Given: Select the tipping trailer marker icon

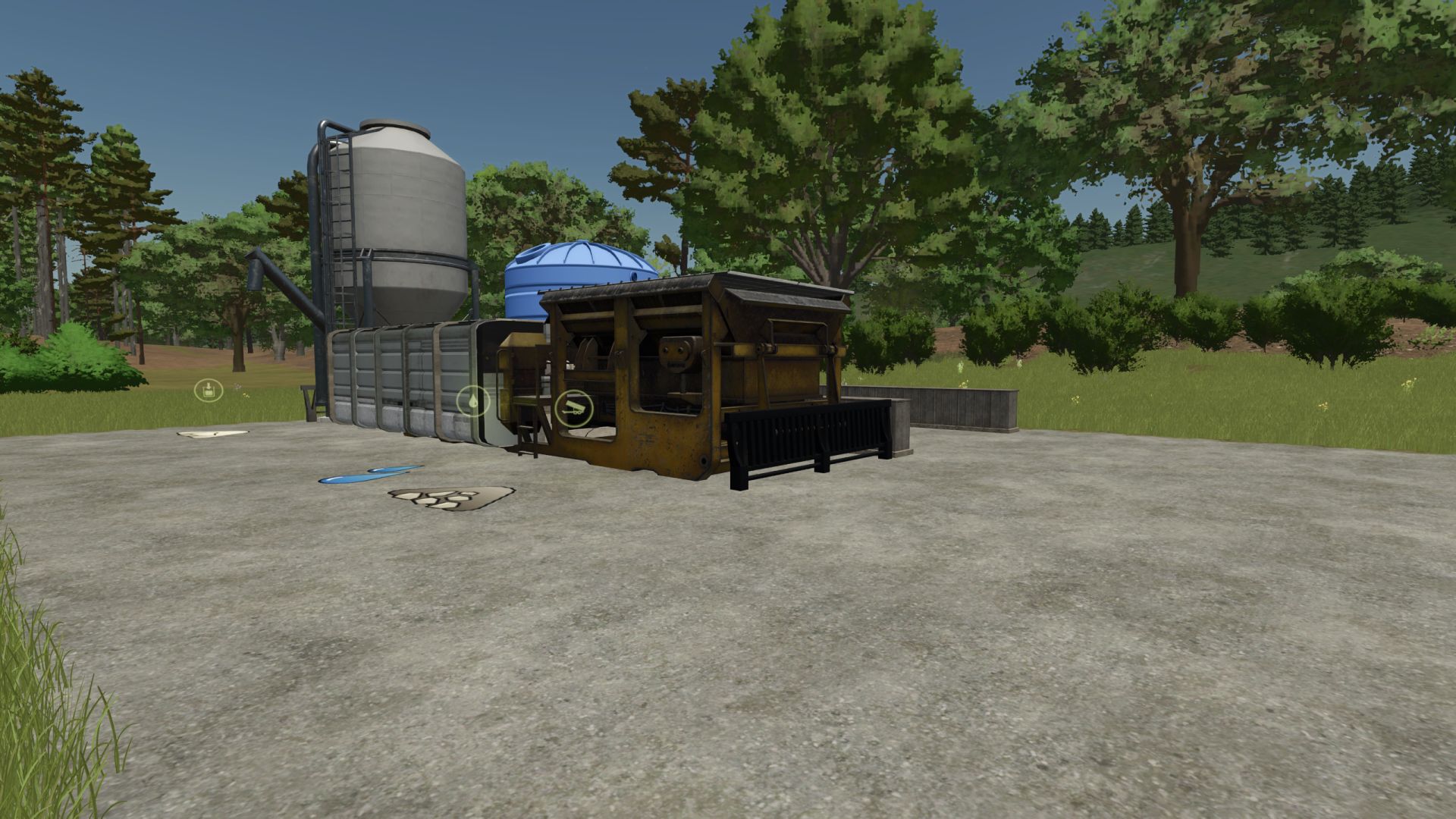Looking at the screenshot, I should [x=574, y=408].
